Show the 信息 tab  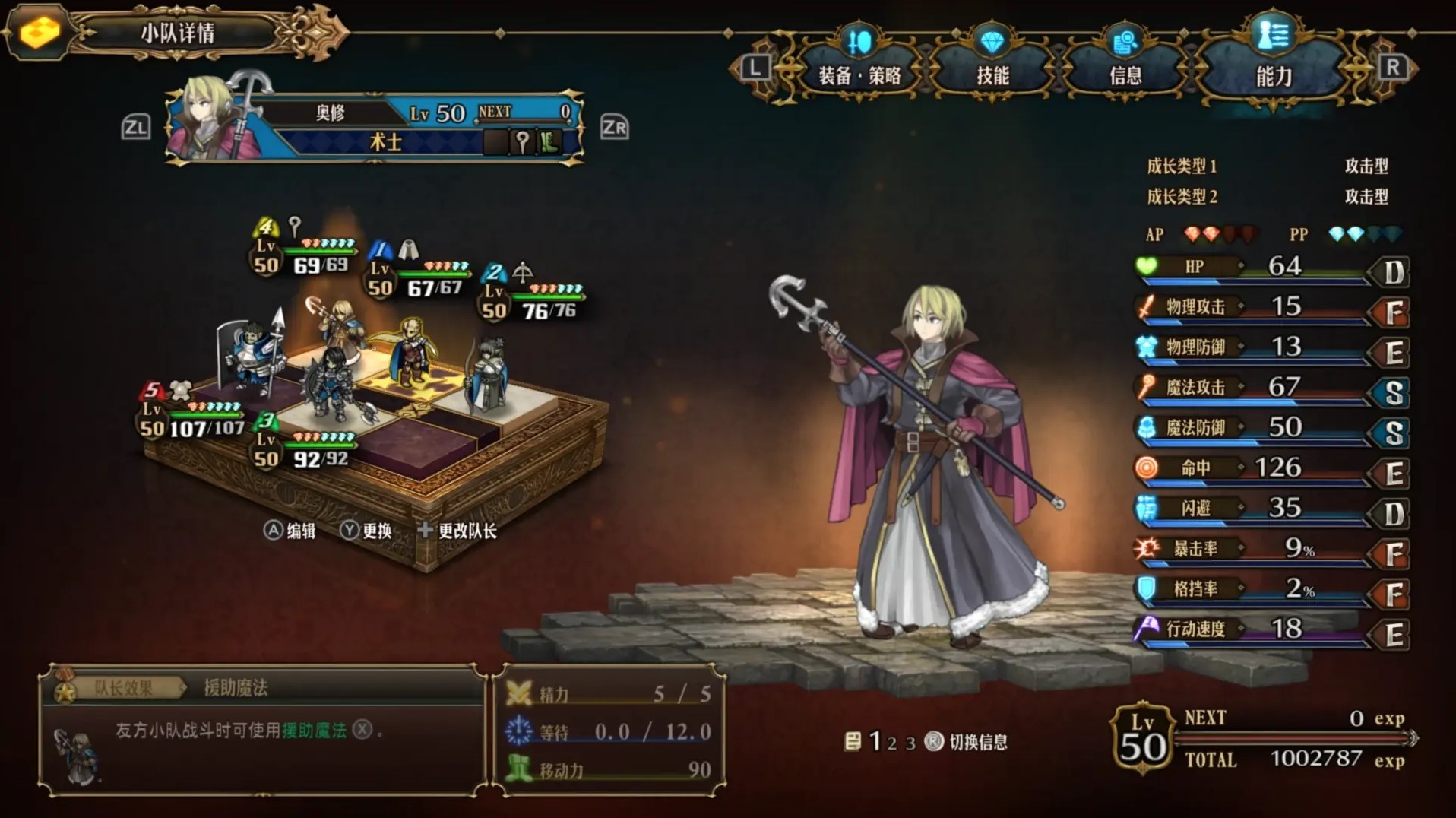point(1125,75)
